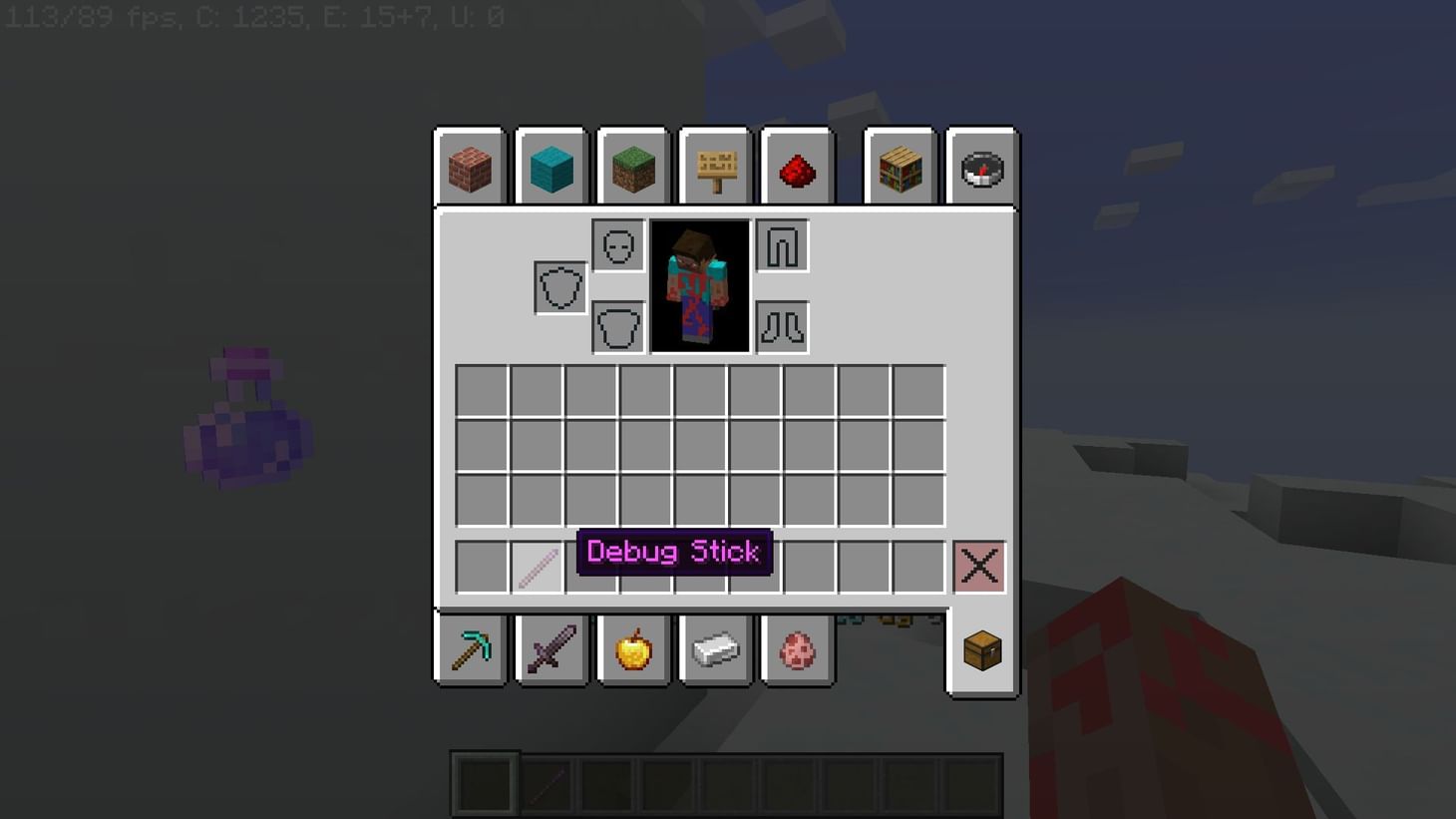Click the player character preview
The width and height of the screenshot is (1456, 819).
click(x=700, y=286)
